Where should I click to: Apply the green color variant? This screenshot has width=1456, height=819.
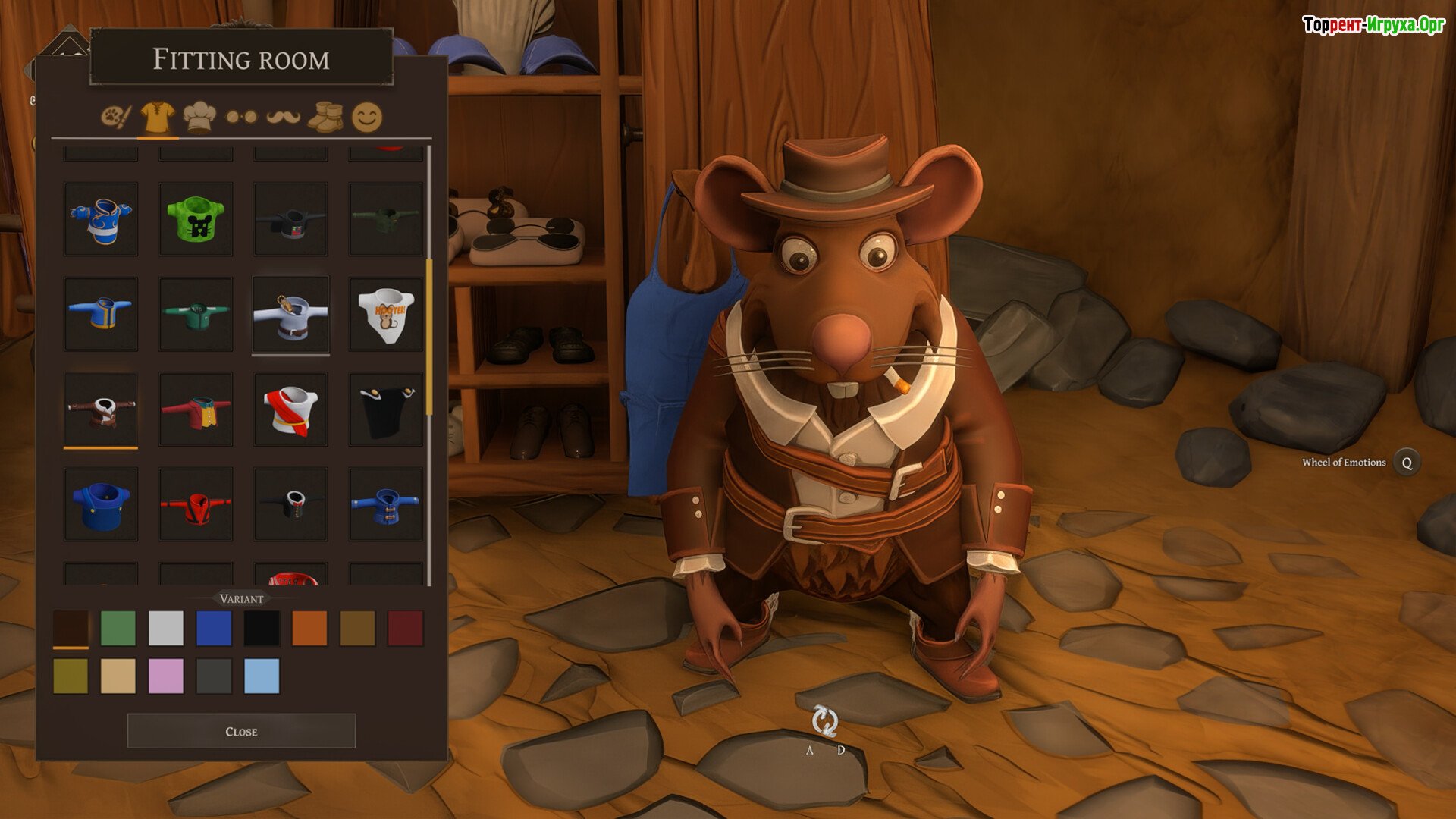click(x=118, y=628)
